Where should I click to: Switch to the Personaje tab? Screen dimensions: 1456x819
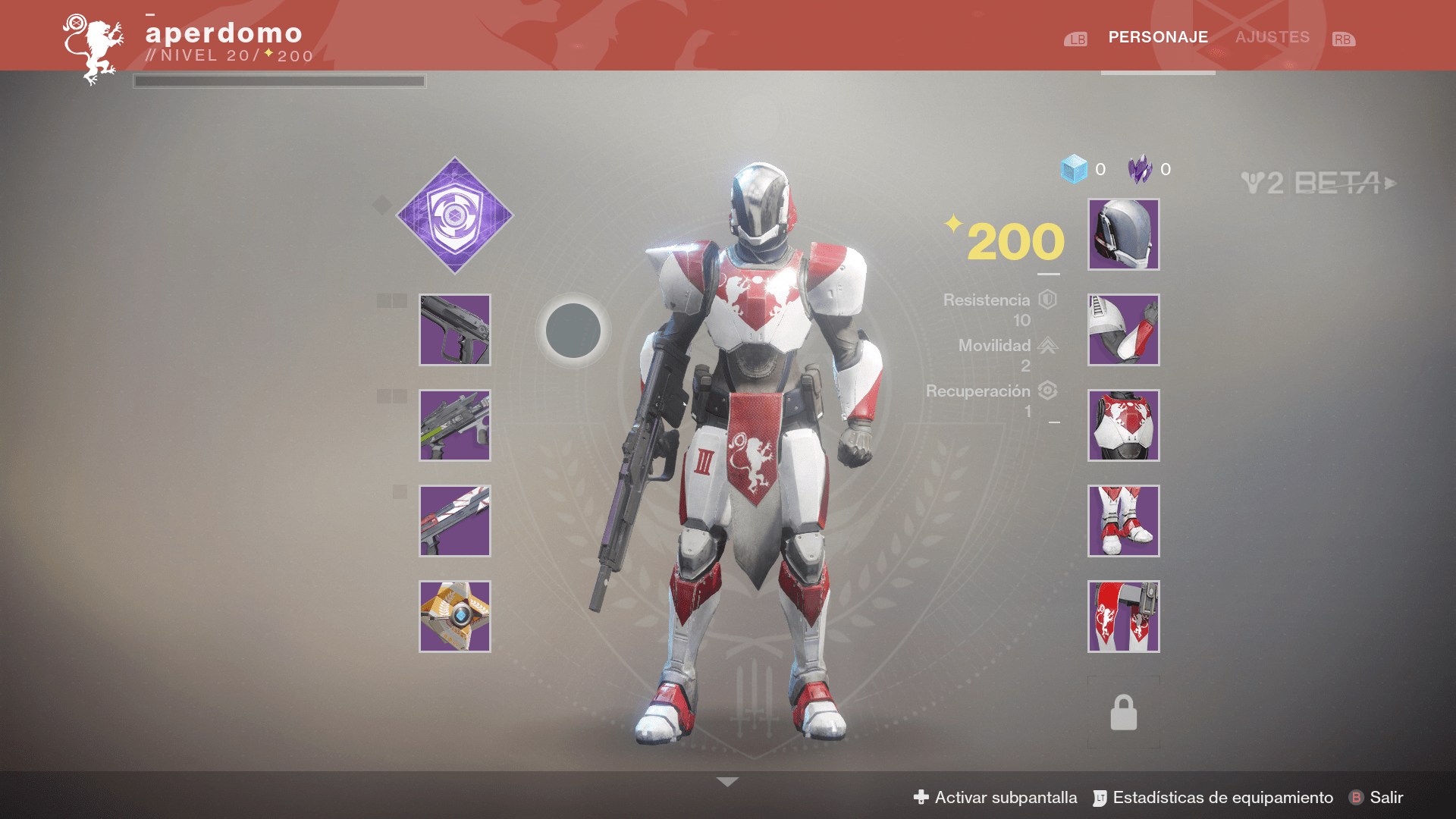coord(1158,37)
